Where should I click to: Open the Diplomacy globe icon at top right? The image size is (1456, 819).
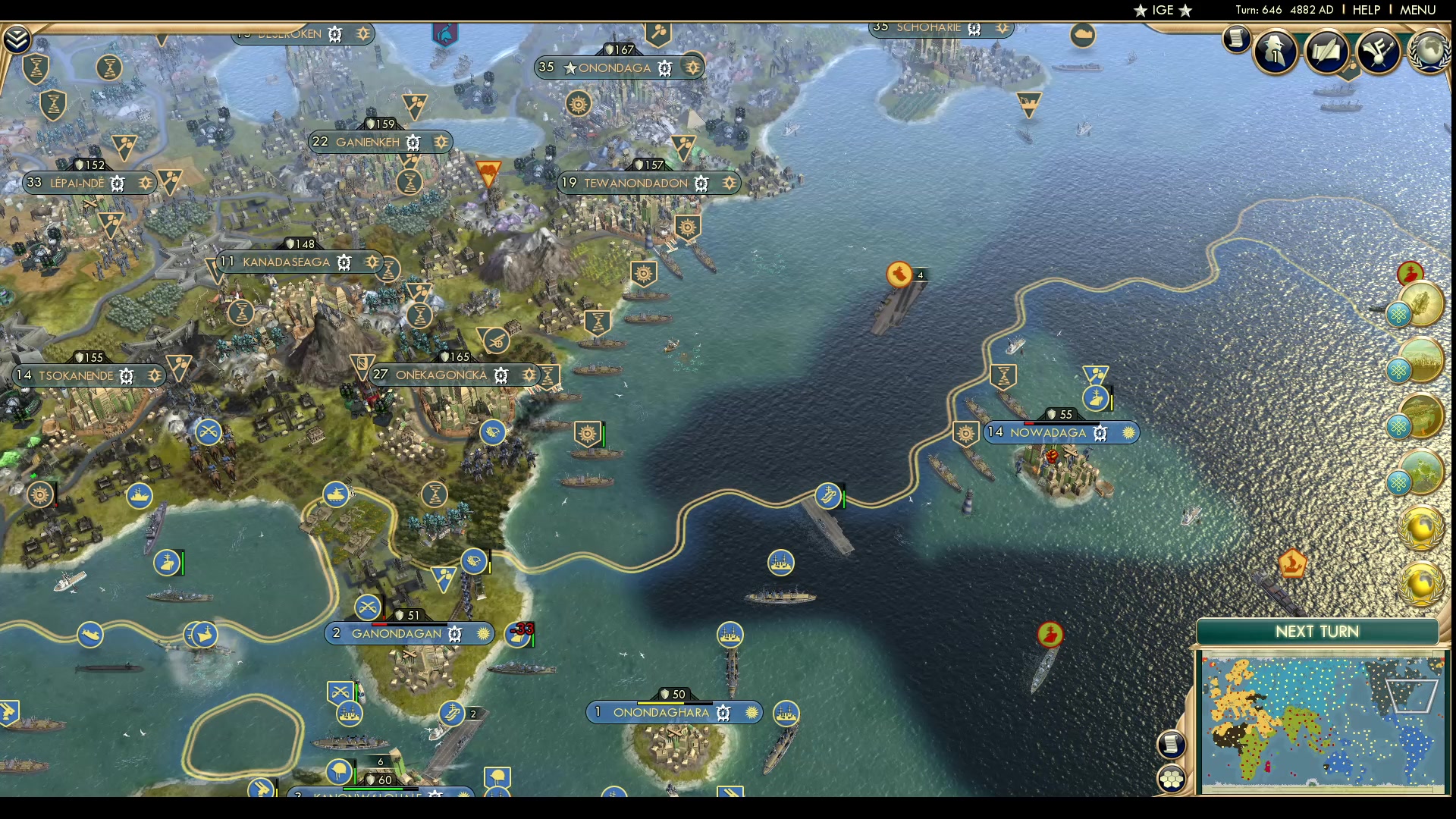(1429, 52)
